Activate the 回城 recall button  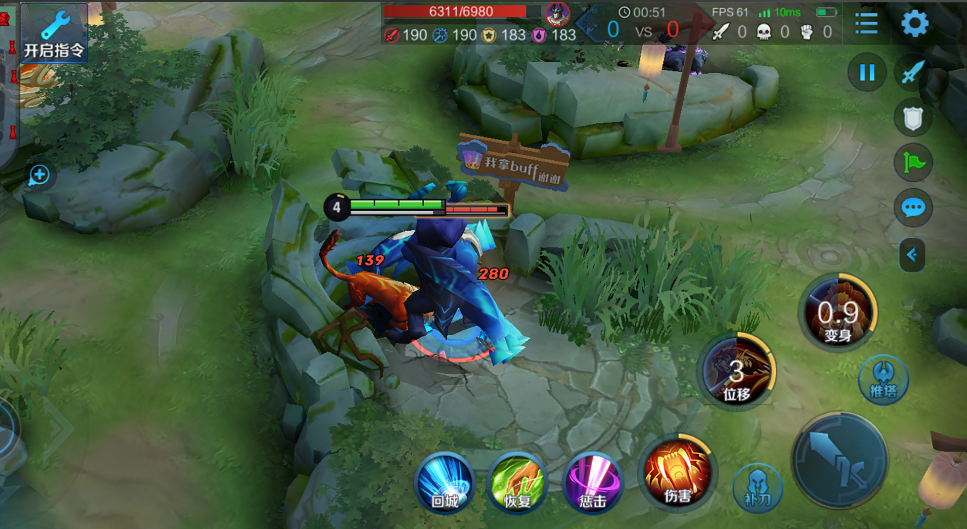tap(443, 482)
